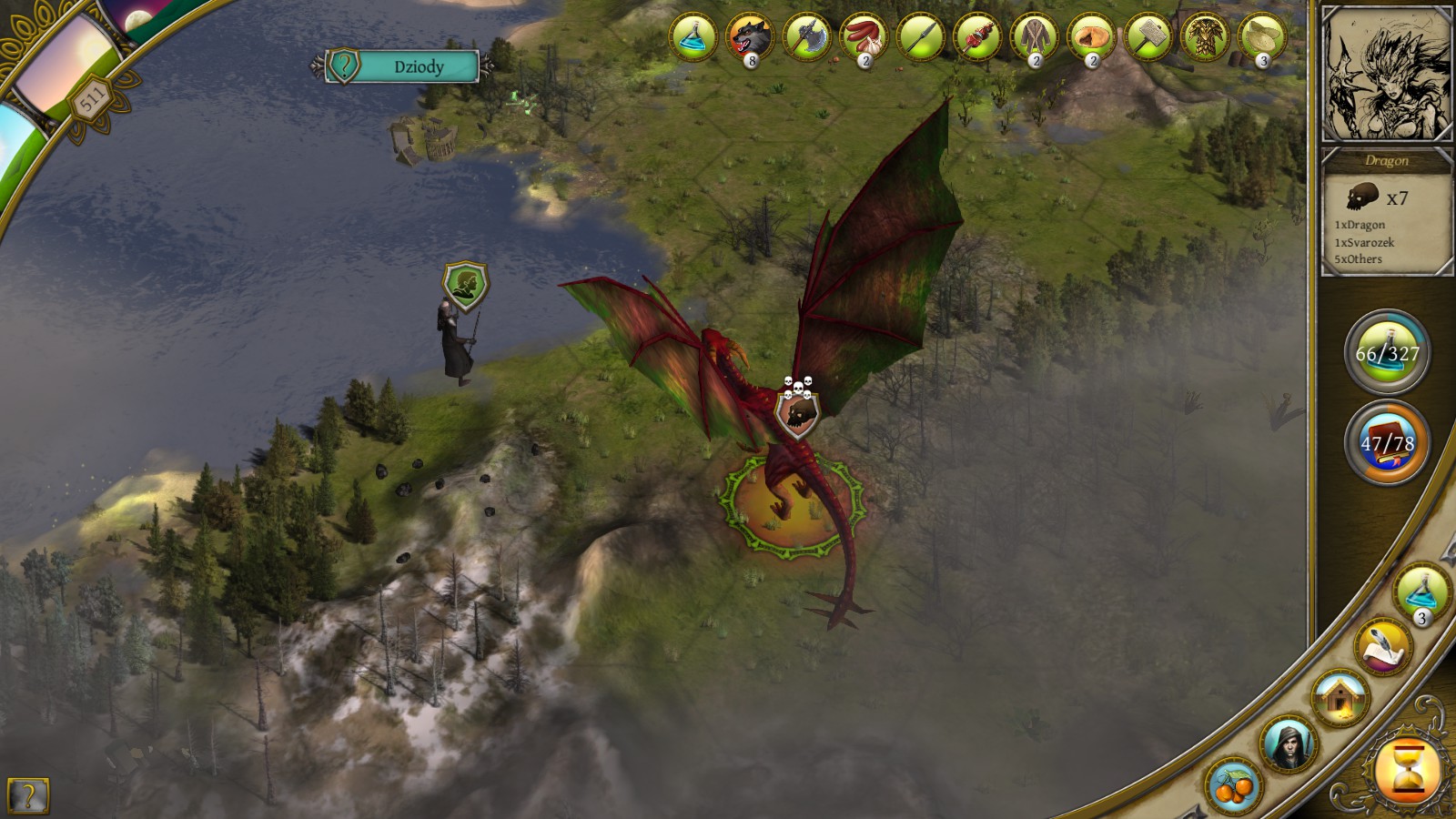Choose the meat pie icon
Viewport: 1456px width, 819px height.
(x=1091, y=38)
